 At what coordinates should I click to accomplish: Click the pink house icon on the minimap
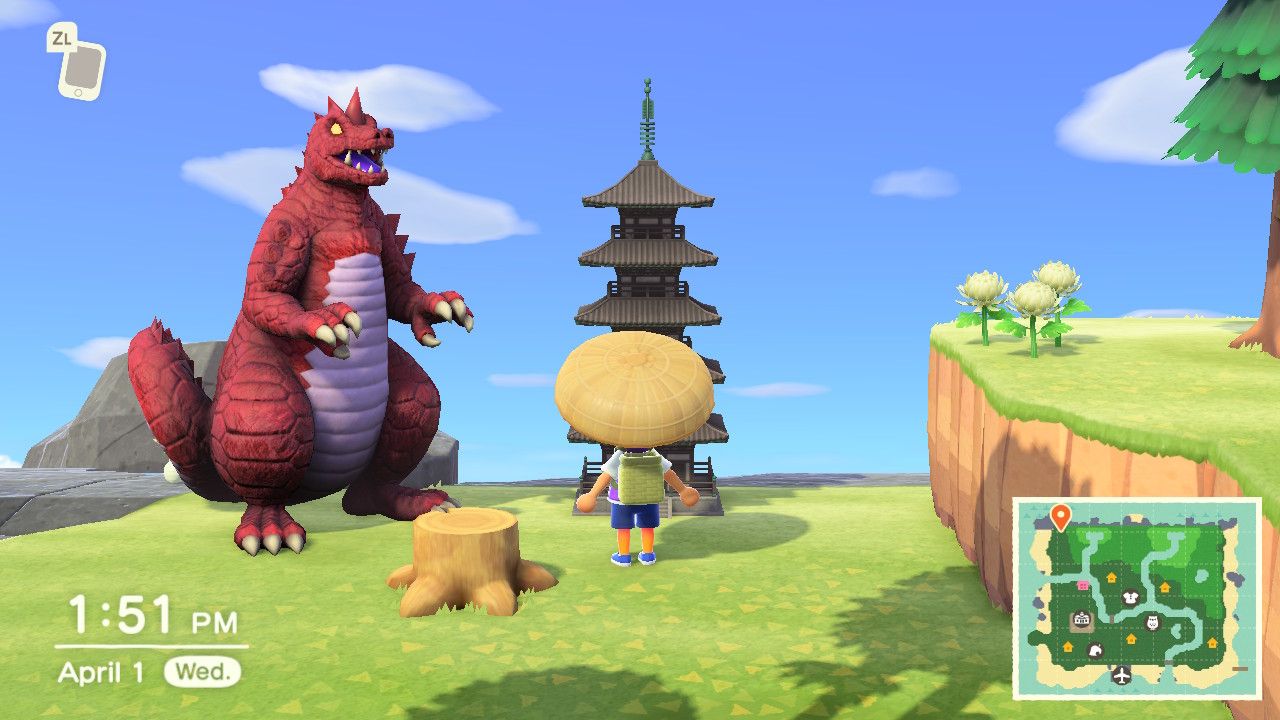coord(1082,585)
